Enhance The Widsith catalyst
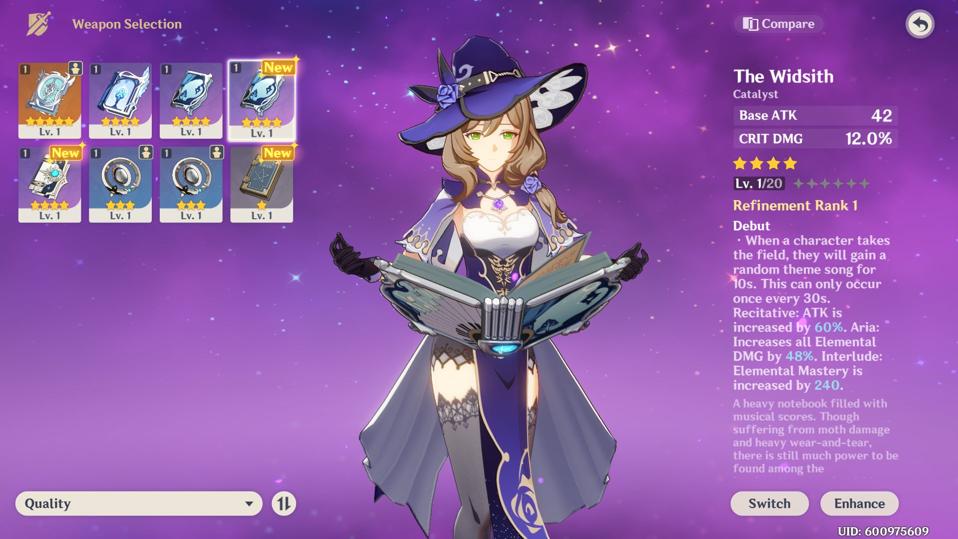Screen dimensions: 958x539 [x=859, y=503]
